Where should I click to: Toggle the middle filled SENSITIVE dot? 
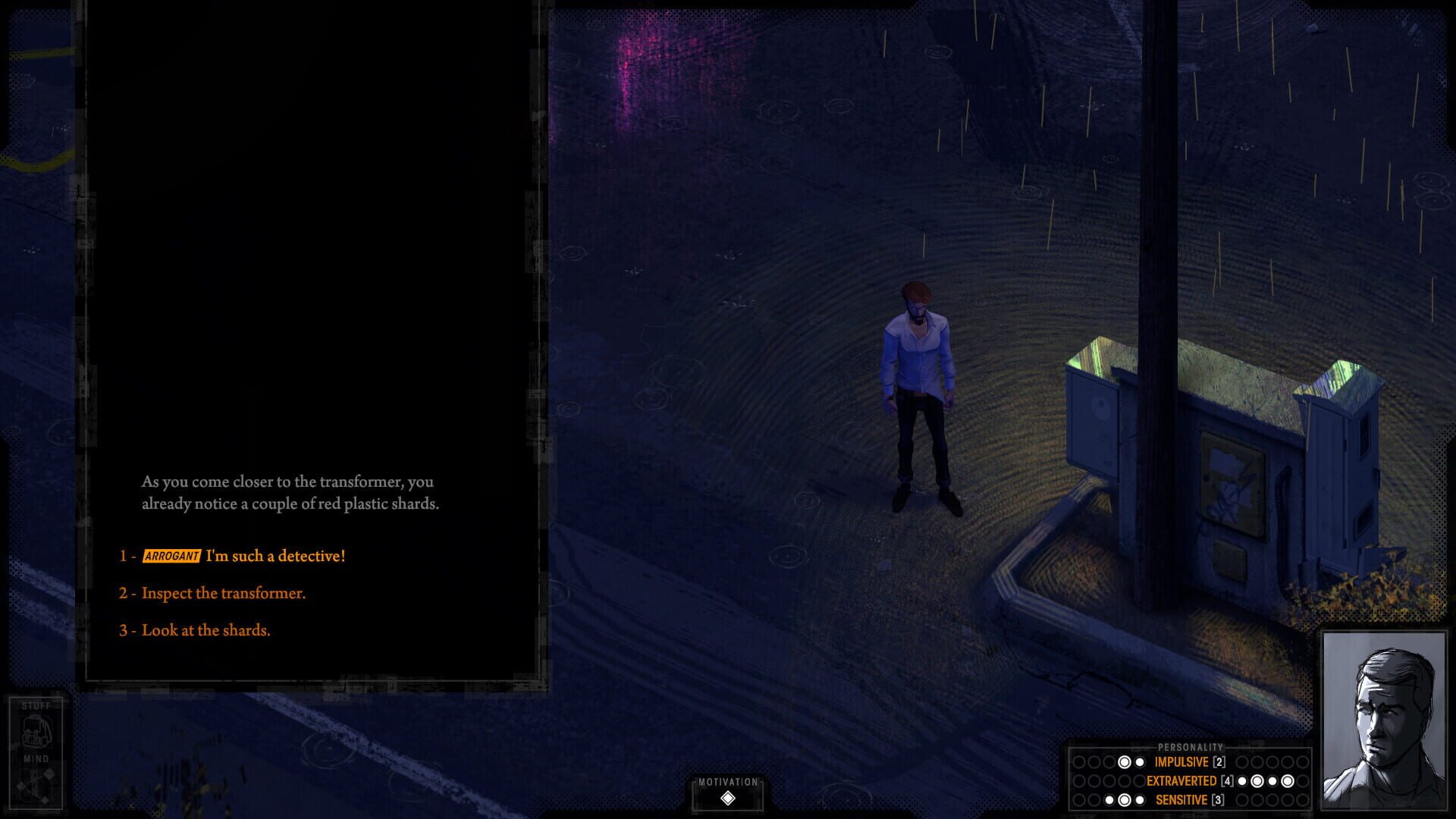coord(1125,799)
